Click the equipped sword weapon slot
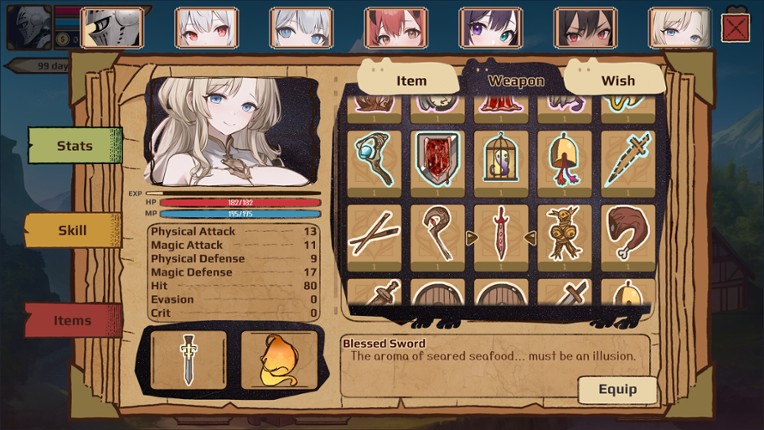This screenshot has width=764, height=430. (x=188, y=359)
